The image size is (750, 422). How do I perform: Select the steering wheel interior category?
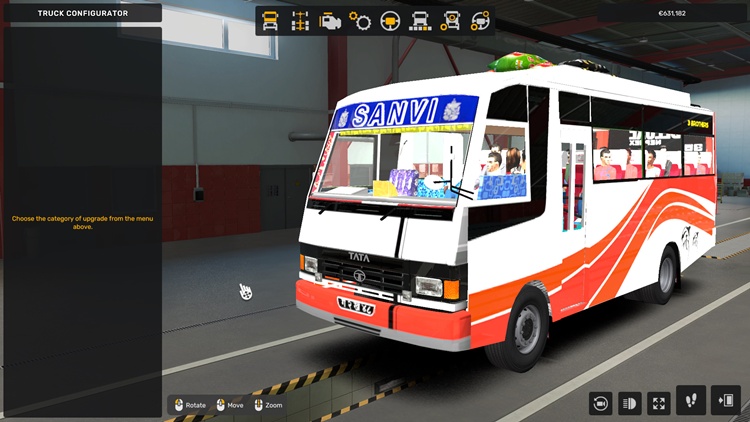390,20
